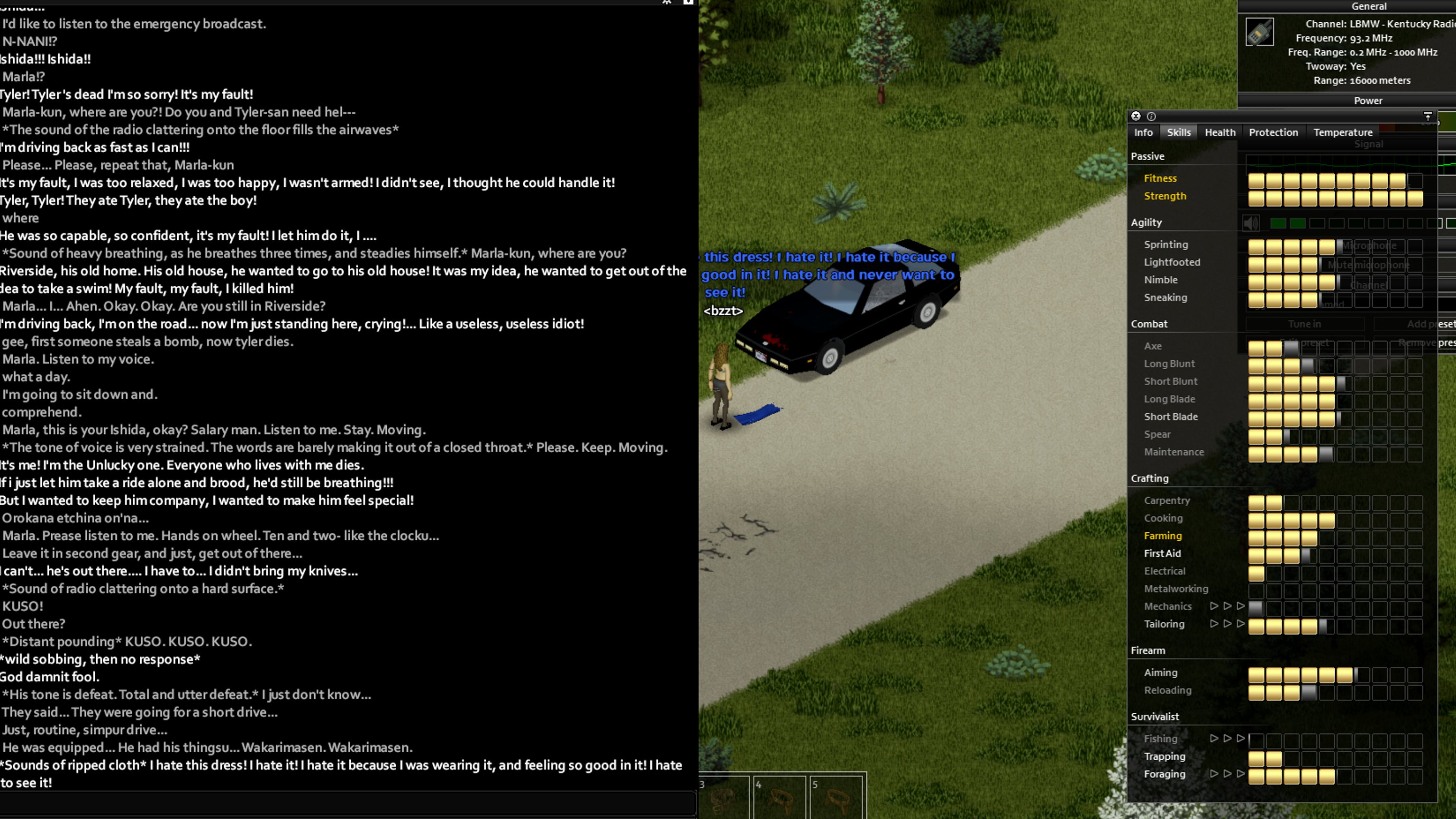1456x819 pixels.
Task: Click the chat text input box
Action: [x=347, y=803]
